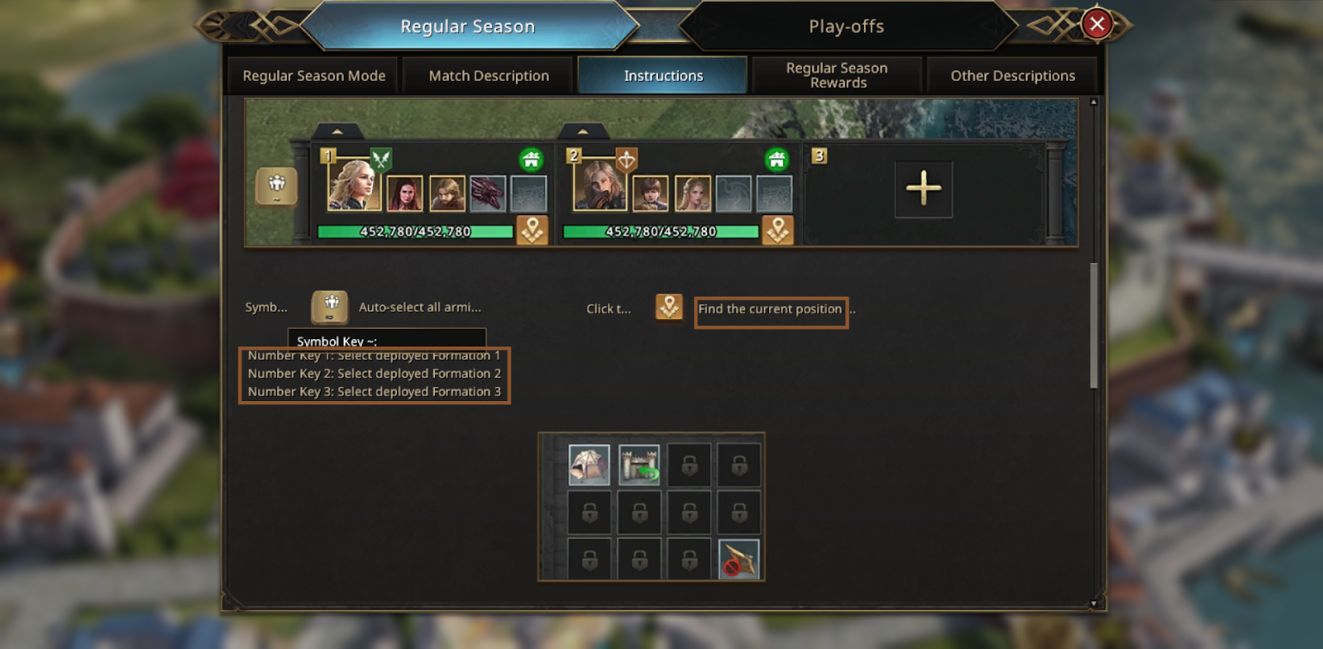This screenshot has height=649, width=1323.
Task: Click the green home icon on formation 1
Action: click(x=531, y=159)
